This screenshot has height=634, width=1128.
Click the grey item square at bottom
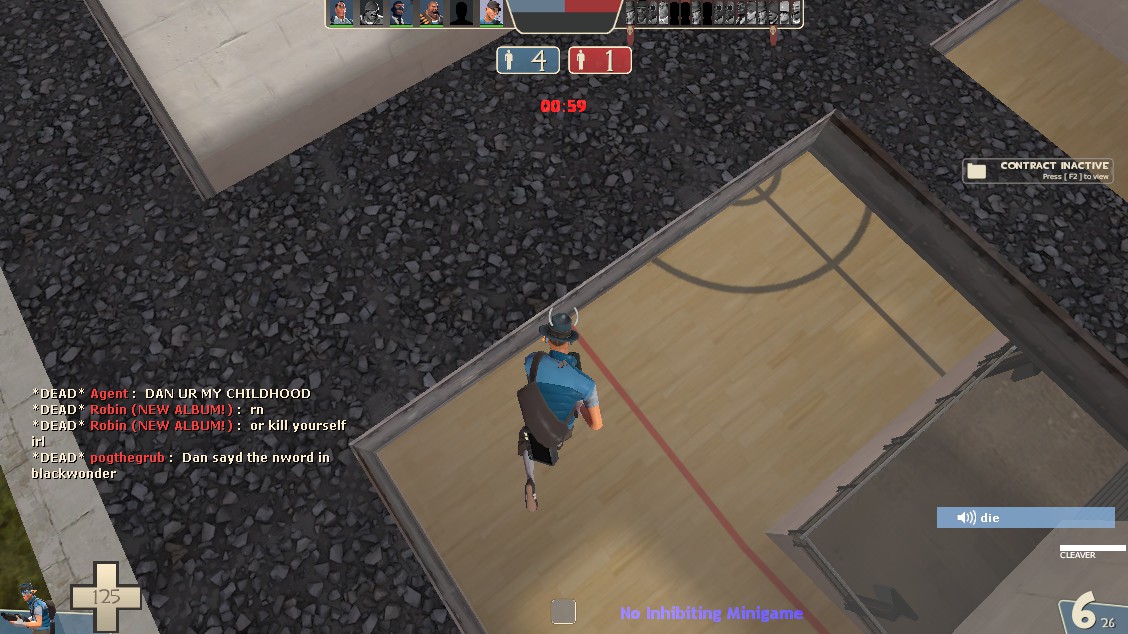(564, 611)
